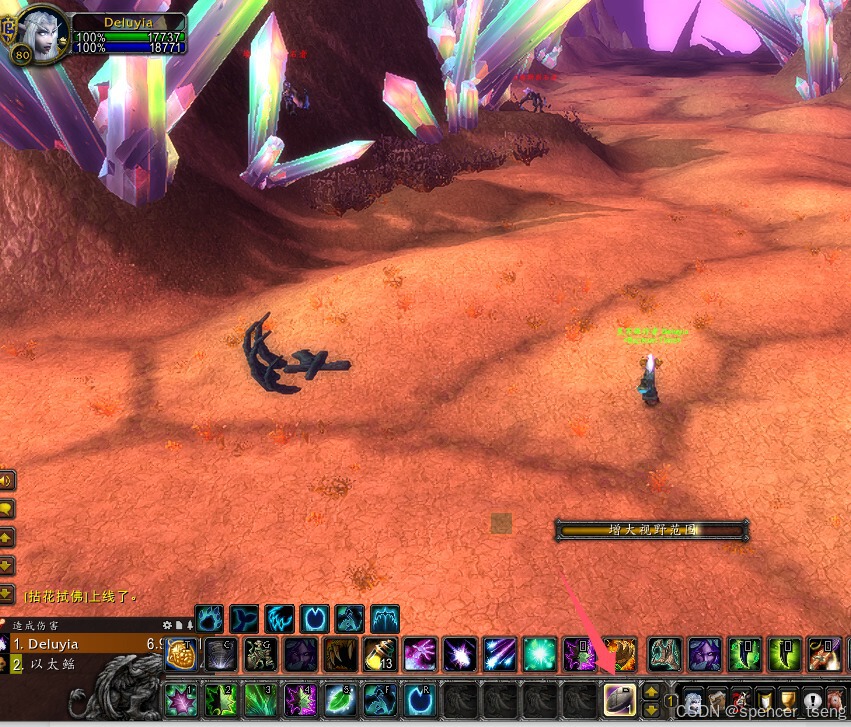Activate the falling stars Starfall ability

(500, 655)
